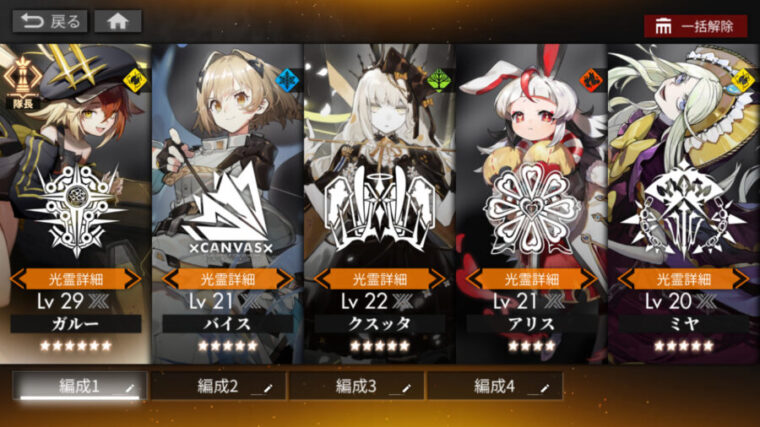Open 光霊詳細 for クスッタ

[x=380, y=279]
